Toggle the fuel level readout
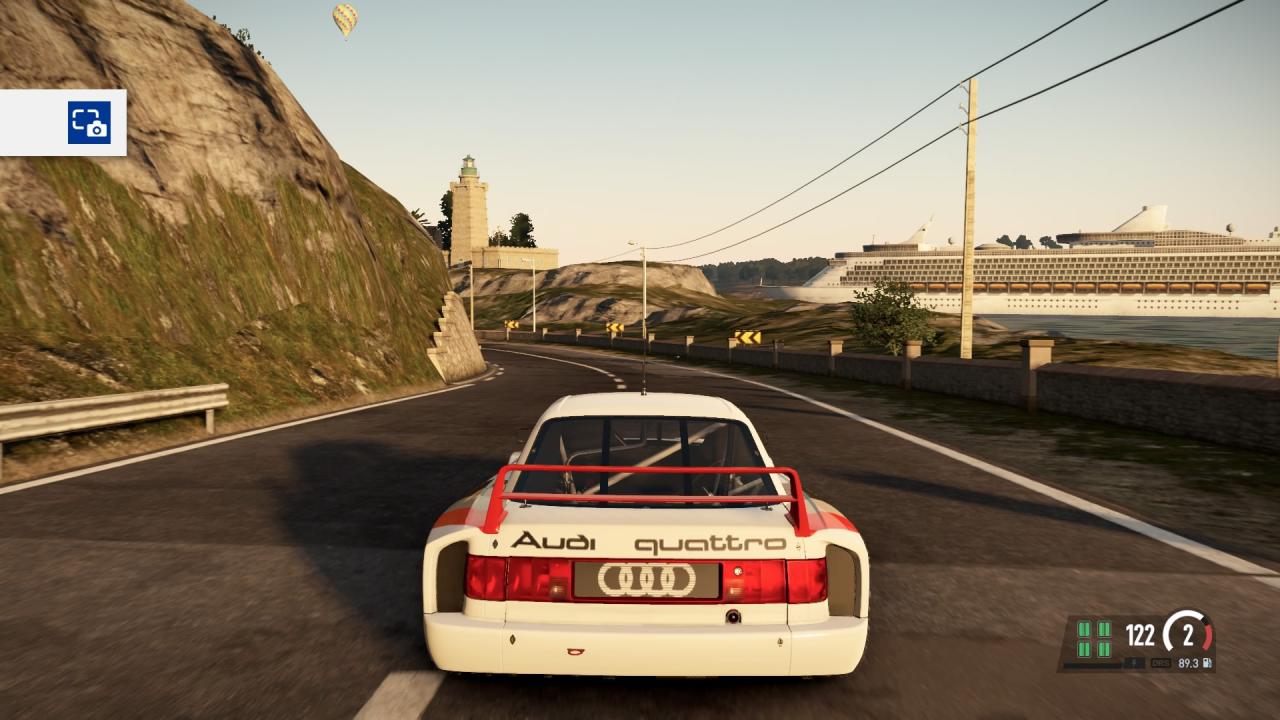The height and width of the screenshot is (720, 1280). tap(1188, 663)
